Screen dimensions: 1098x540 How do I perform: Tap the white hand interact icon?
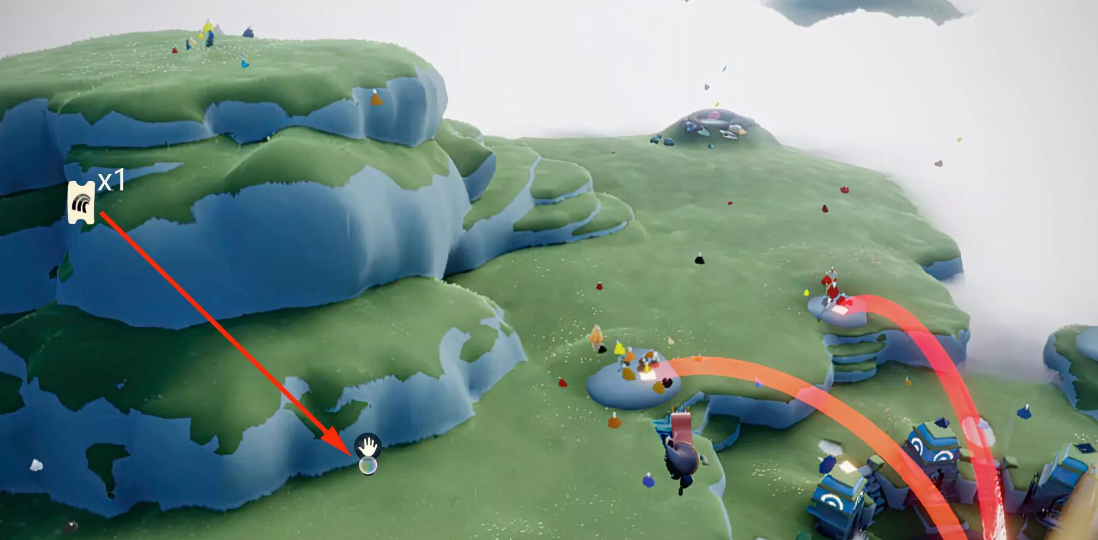click(x=368, y=445)
